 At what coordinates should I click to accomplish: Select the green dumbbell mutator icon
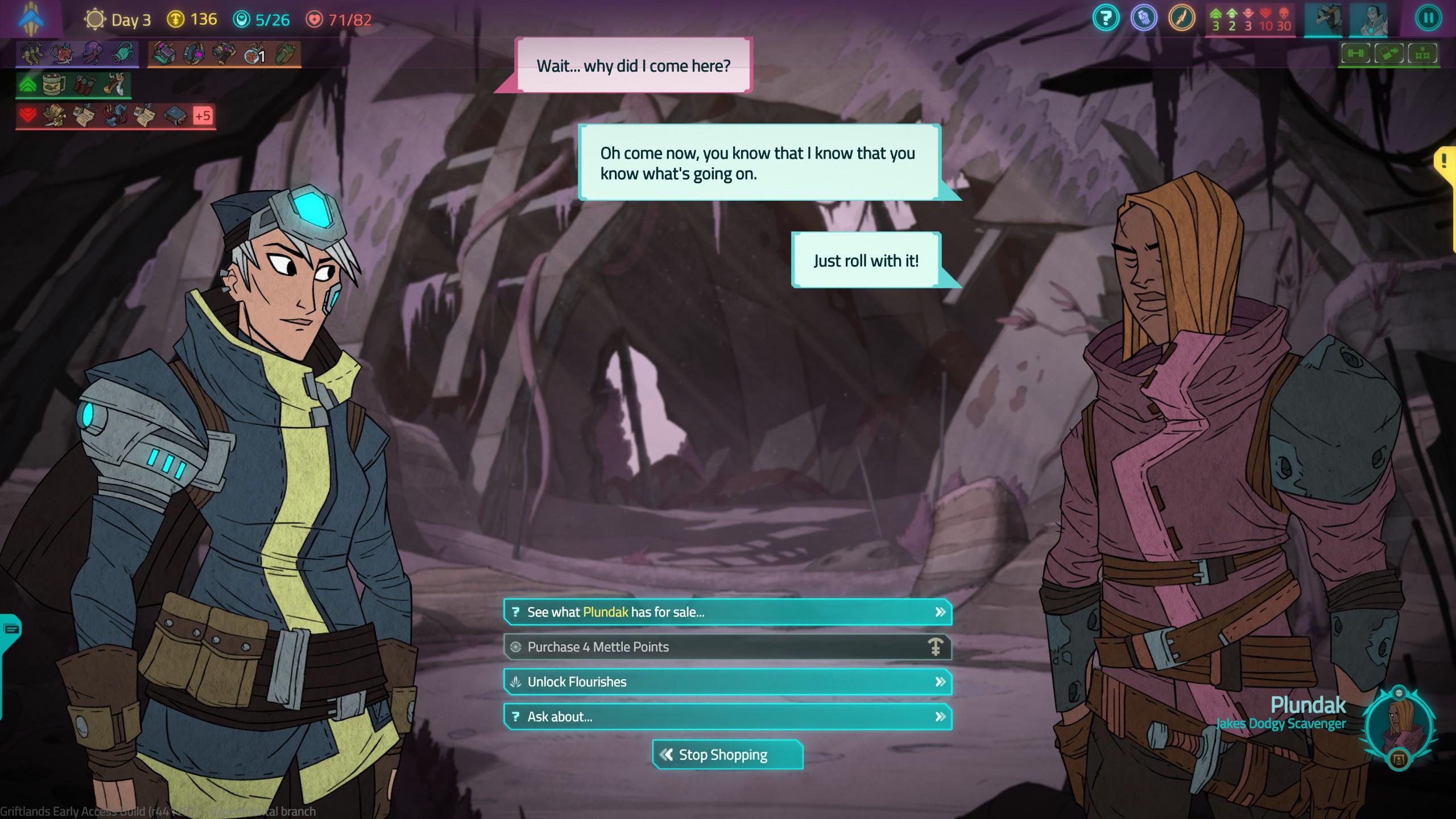(1356, 54)
